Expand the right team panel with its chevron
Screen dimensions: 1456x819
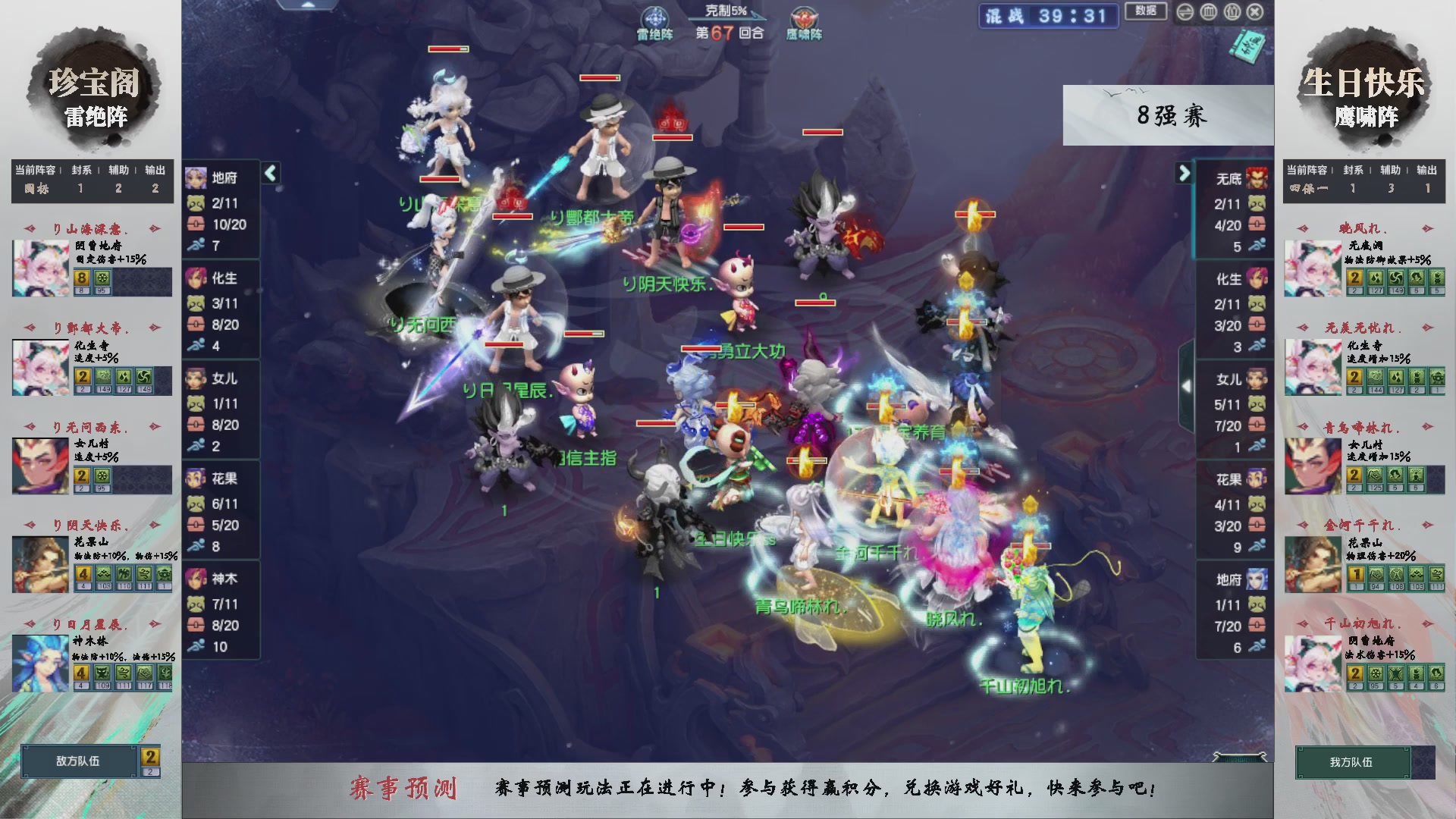click(x=1183, y=173)
